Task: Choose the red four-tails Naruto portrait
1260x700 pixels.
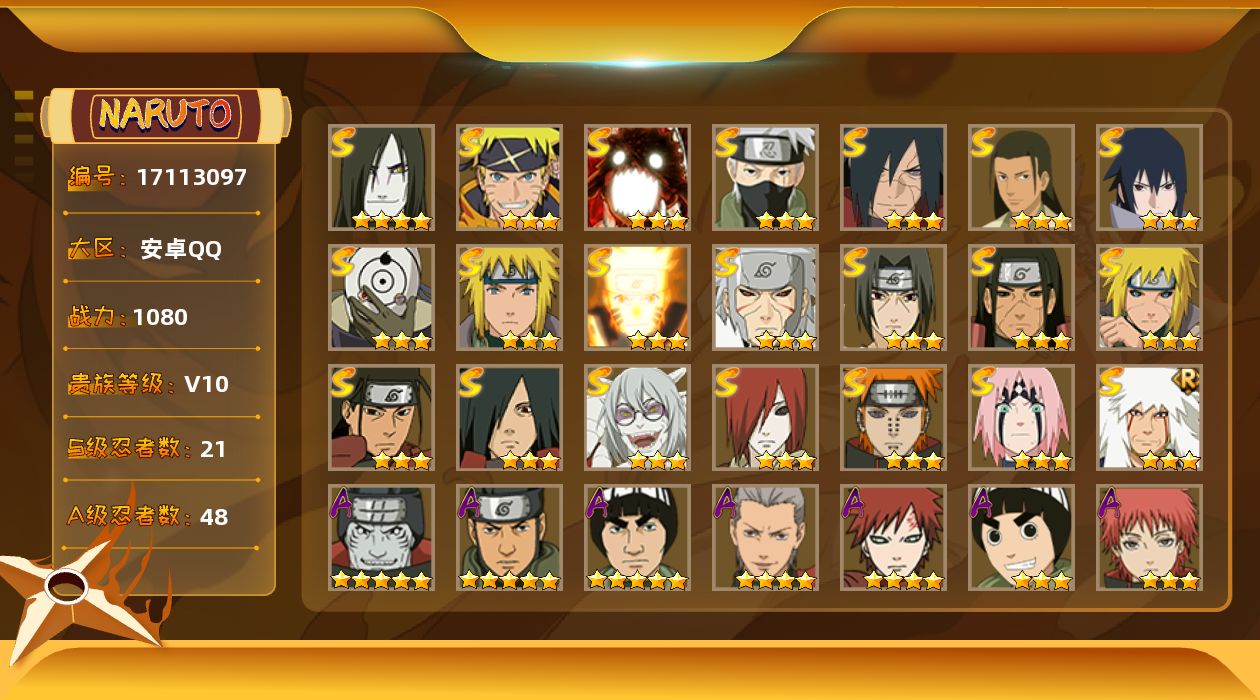Action: [x=637, y=177]
